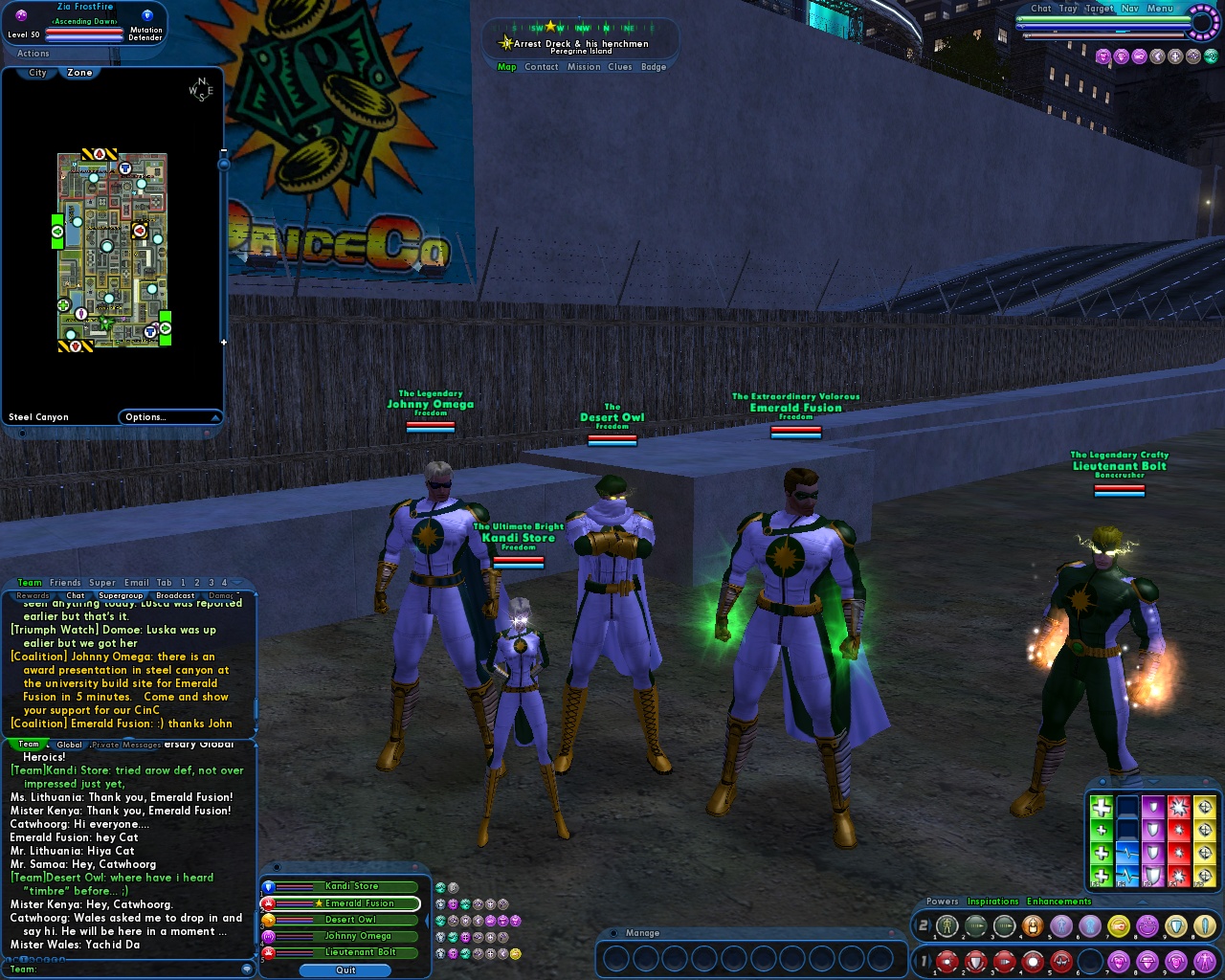Switch to the Clues mission tab
The image size is (1225, 980).
pos(620,67)
